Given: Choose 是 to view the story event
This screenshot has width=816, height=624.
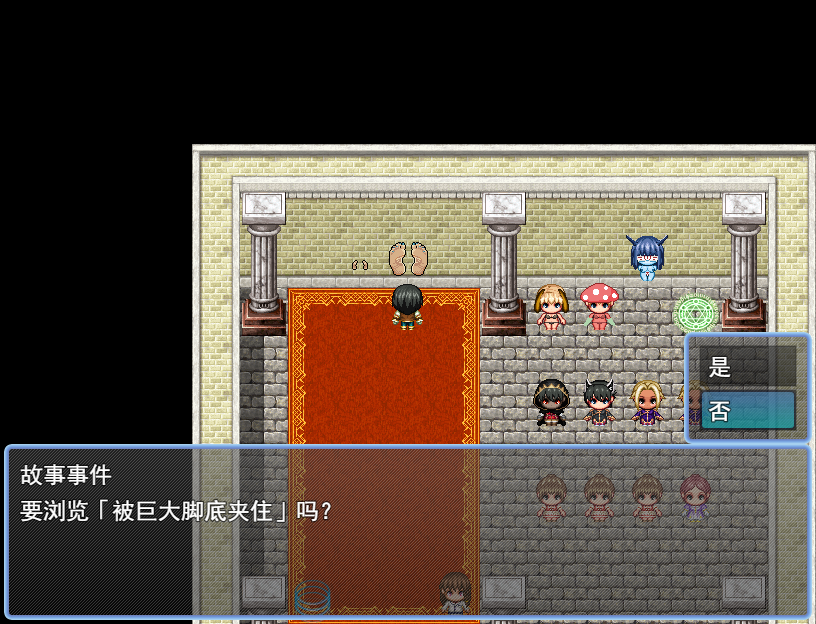Looking at the screenshot, I should (747, 366).
